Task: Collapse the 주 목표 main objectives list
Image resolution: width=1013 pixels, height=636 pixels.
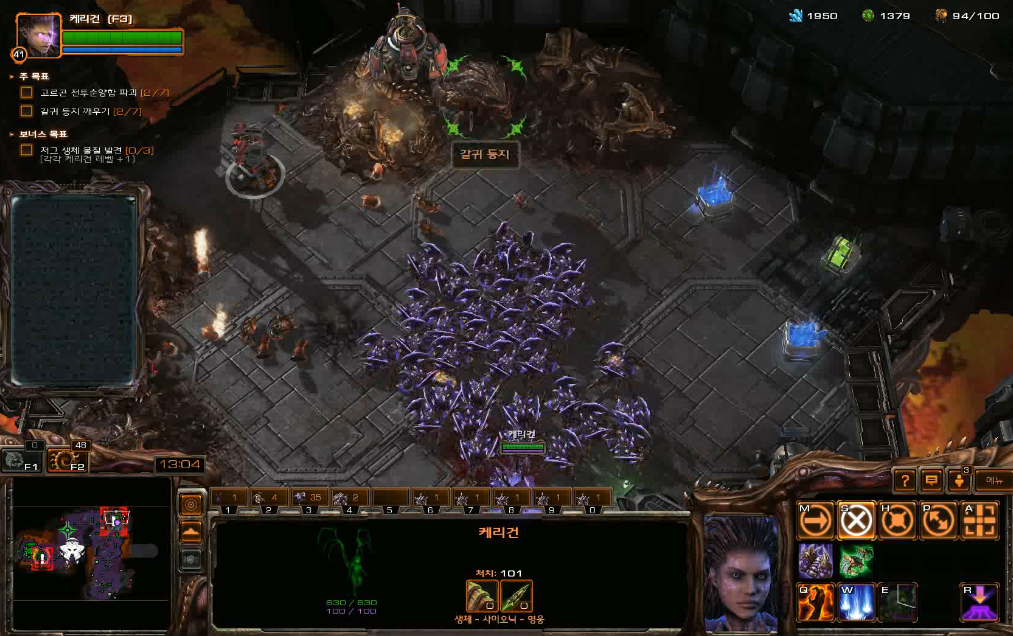Action: (x=12, y=76)
